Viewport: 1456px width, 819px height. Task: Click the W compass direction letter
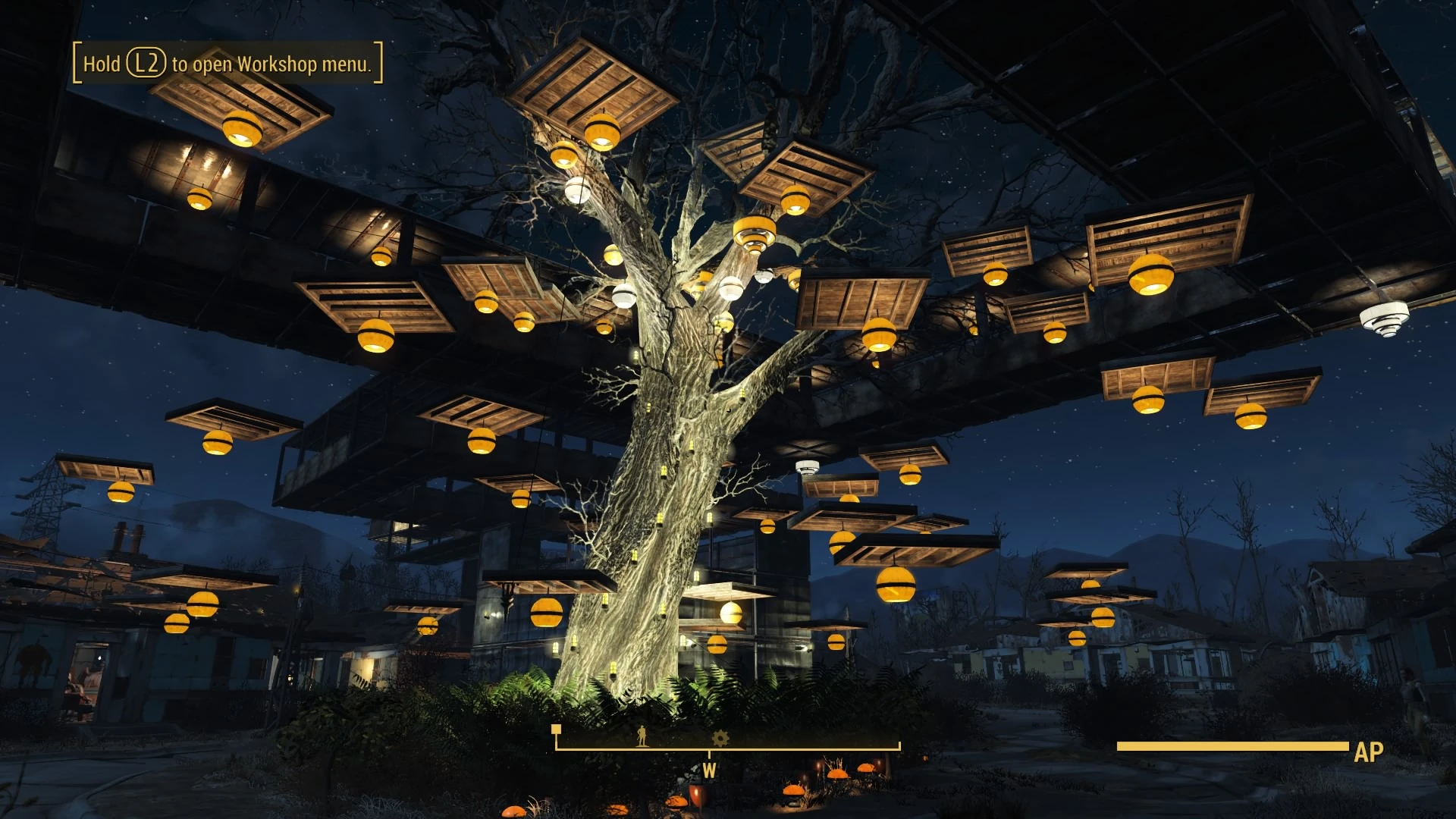coord(709,770)
